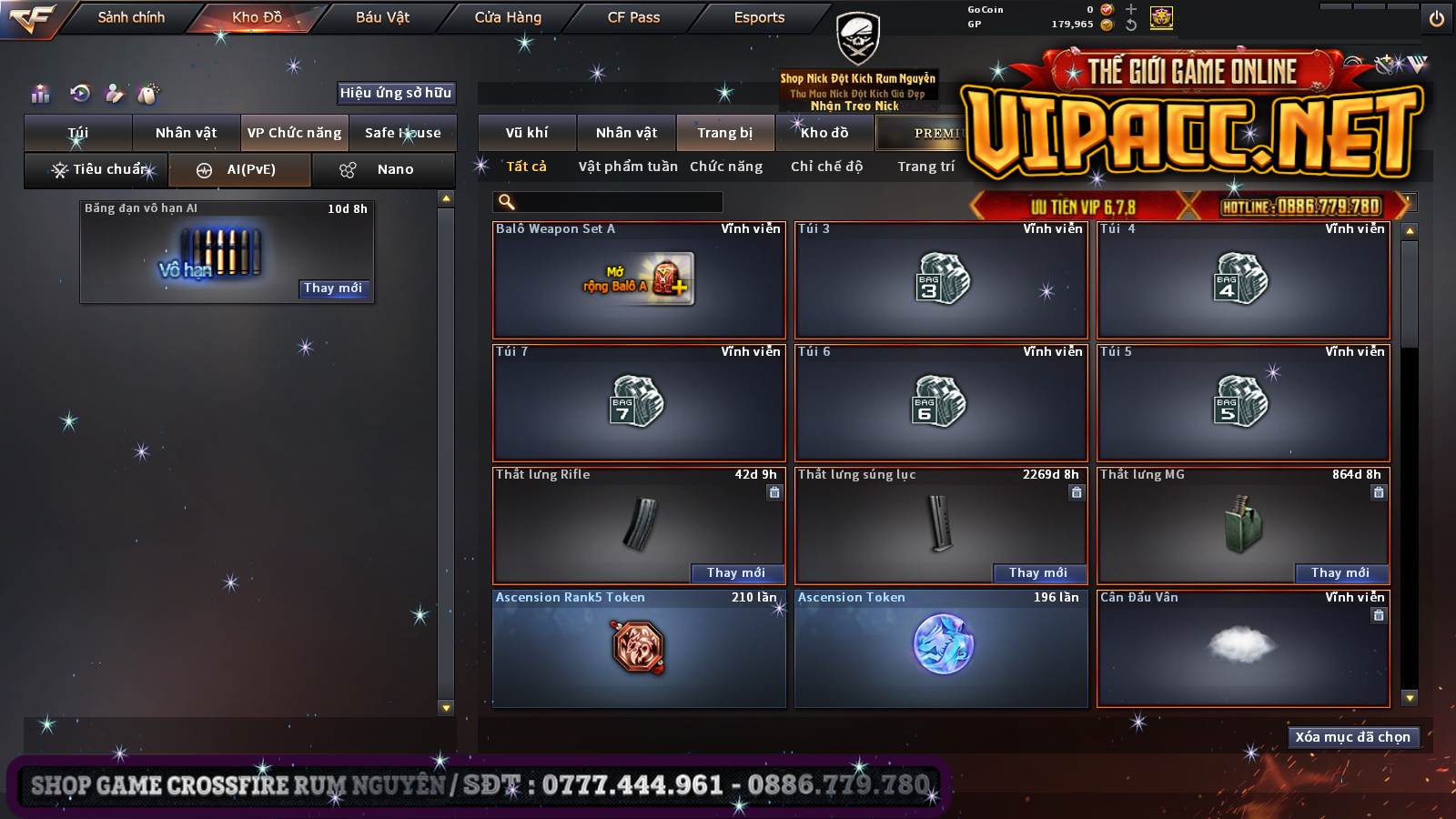Click the power button to exit
The width and height of the screenshot is (1456, 819).
(1436, 18)
